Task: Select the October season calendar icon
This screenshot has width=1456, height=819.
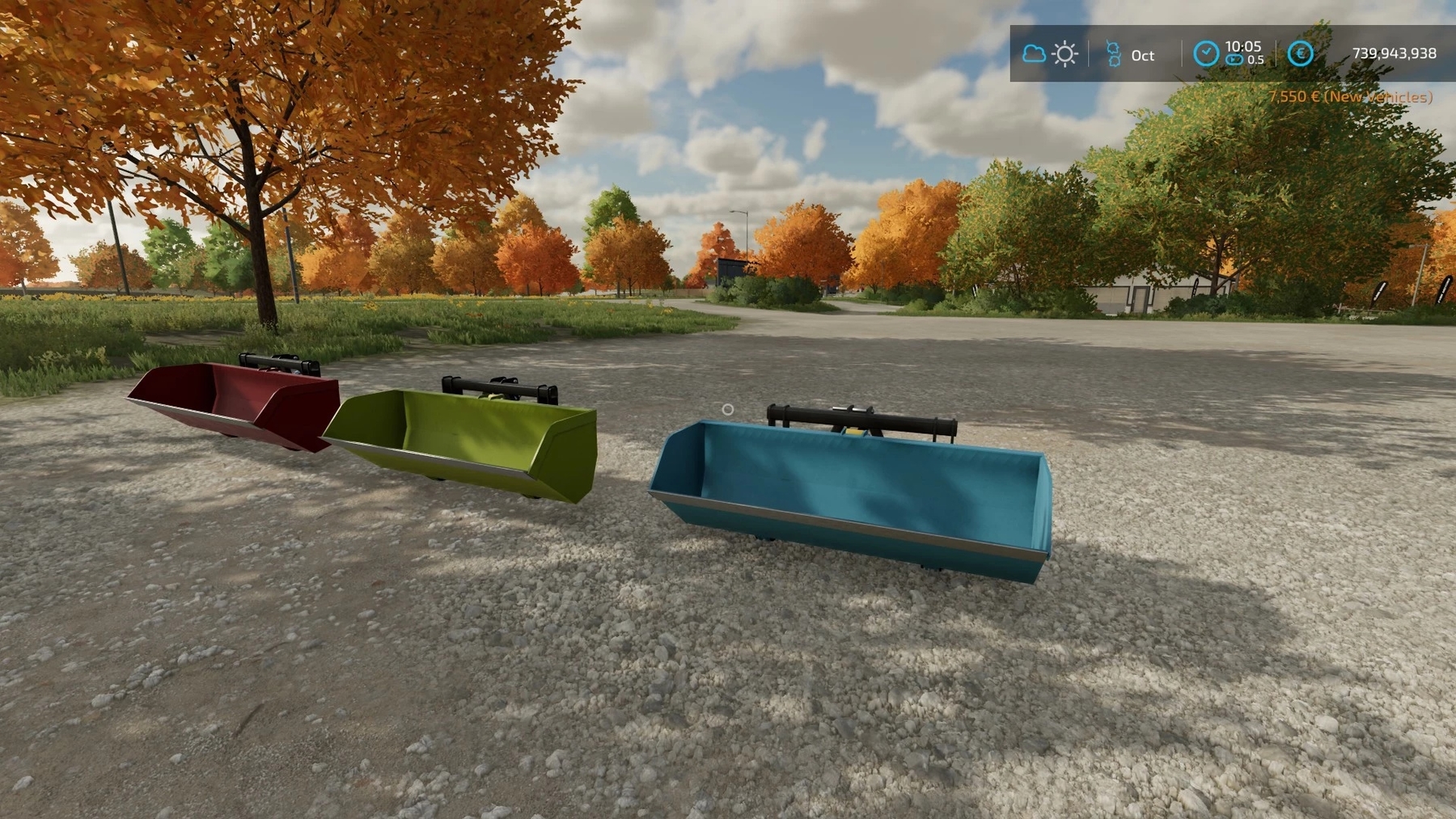Action: pyautogui.click(x=1113, y=54)
